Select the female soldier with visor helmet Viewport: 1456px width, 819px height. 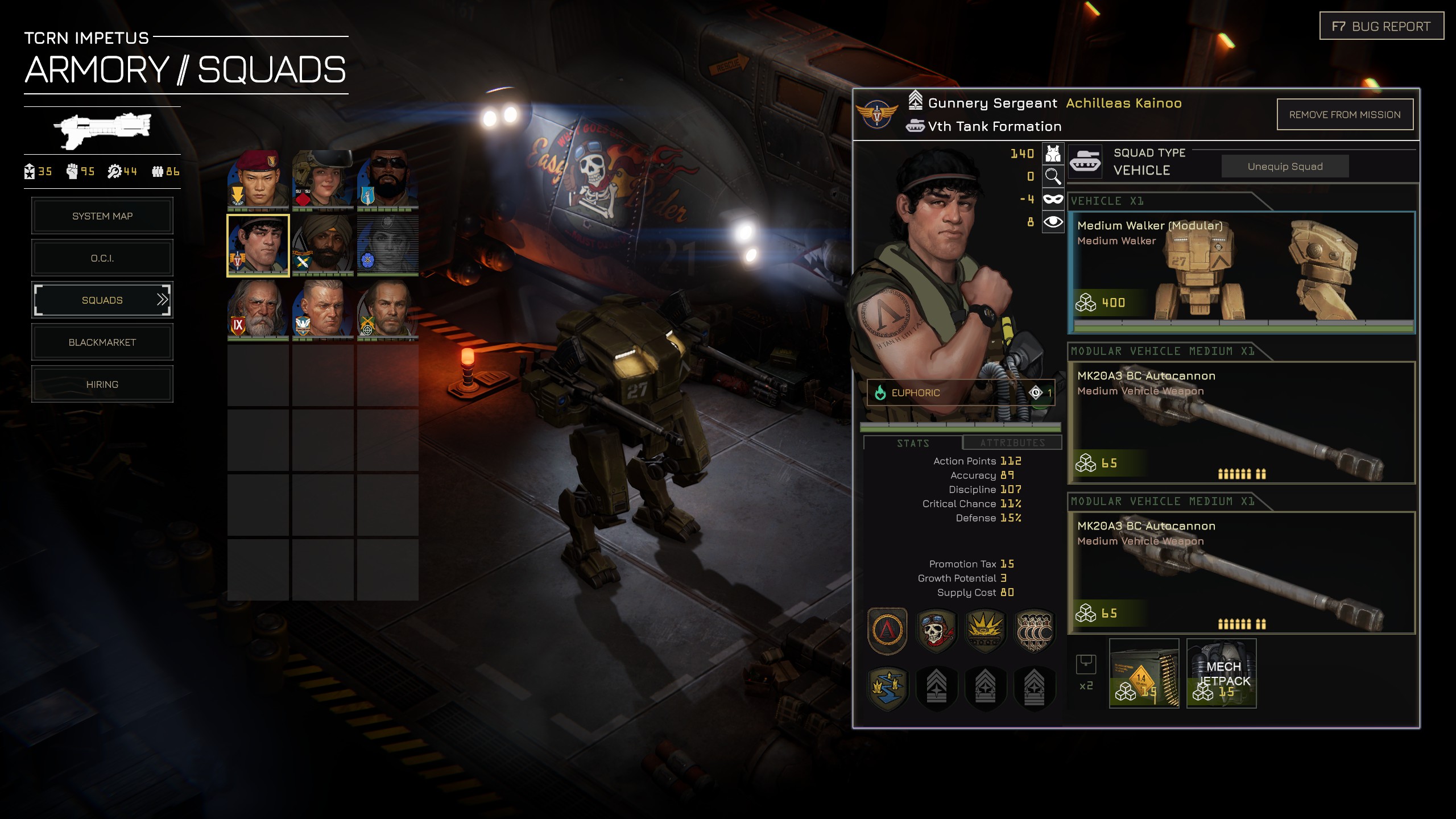[x=323, y=180]
